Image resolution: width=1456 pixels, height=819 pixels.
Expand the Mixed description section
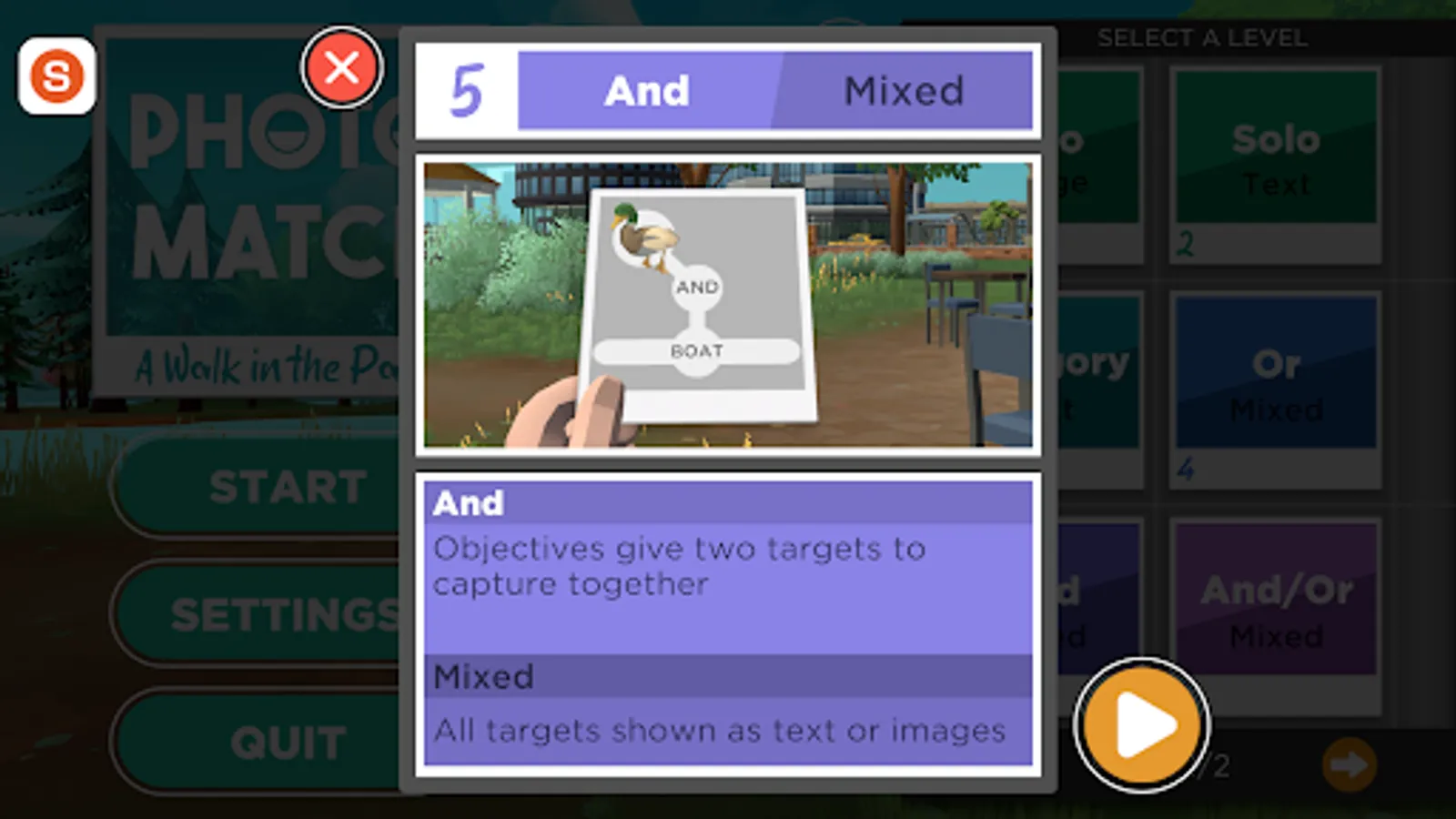pyautogui.click(x=728, y=676)
